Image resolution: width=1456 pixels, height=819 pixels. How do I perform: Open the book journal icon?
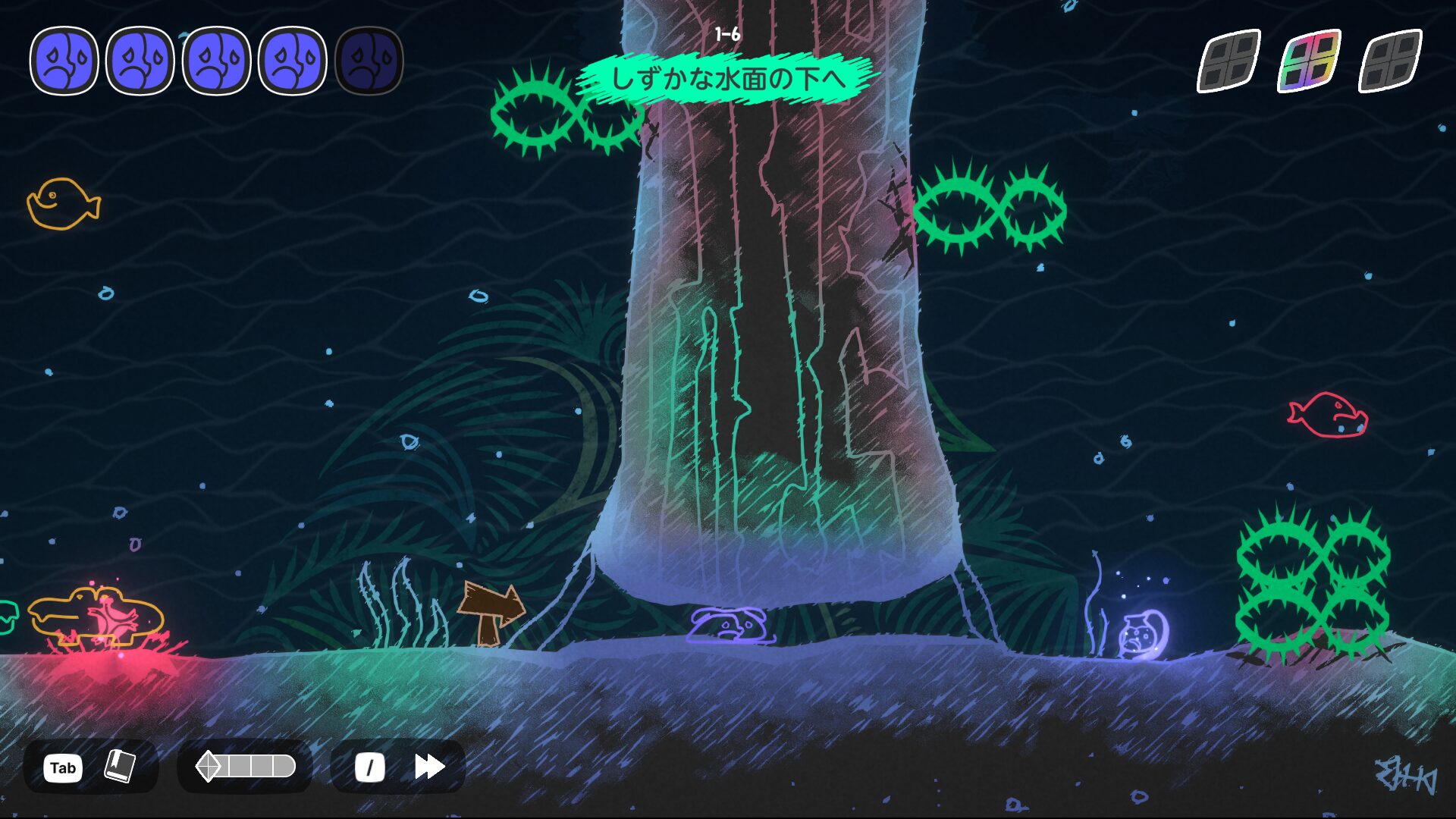(121, 767)
